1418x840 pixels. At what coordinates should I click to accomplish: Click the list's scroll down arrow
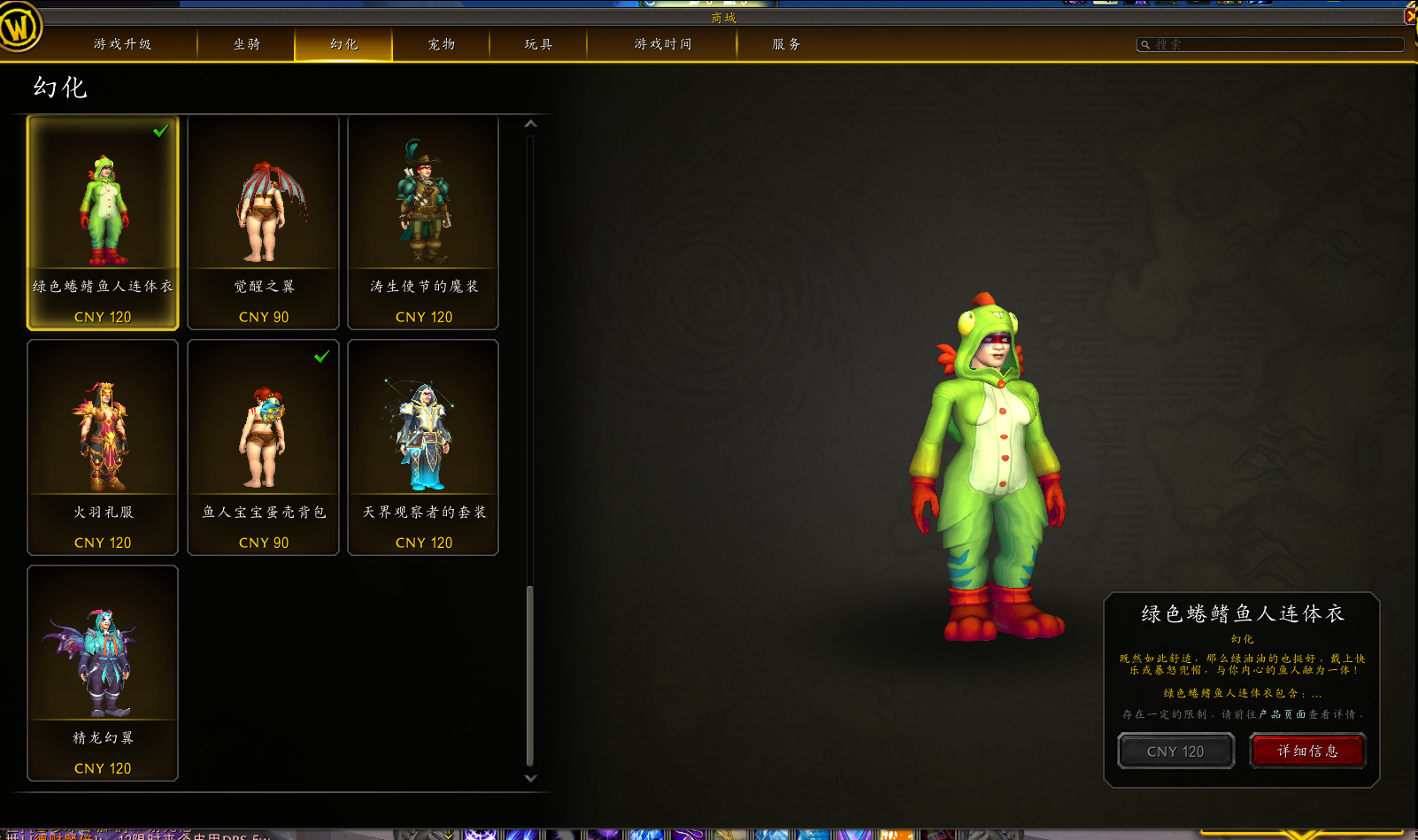click(531, 779)
